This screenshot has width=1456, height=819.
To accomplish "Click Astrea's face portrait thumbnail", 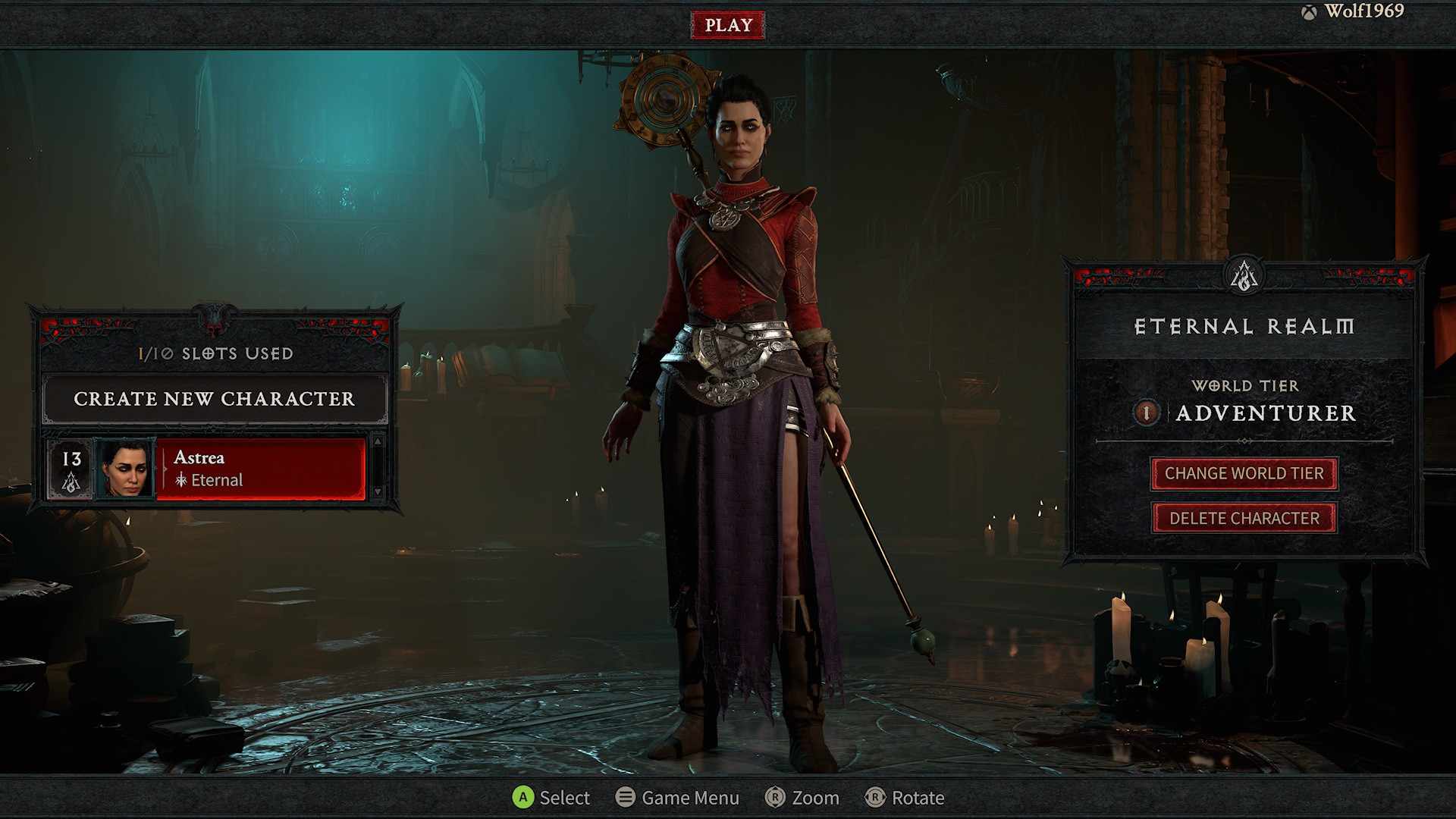I will coord(126,469).
